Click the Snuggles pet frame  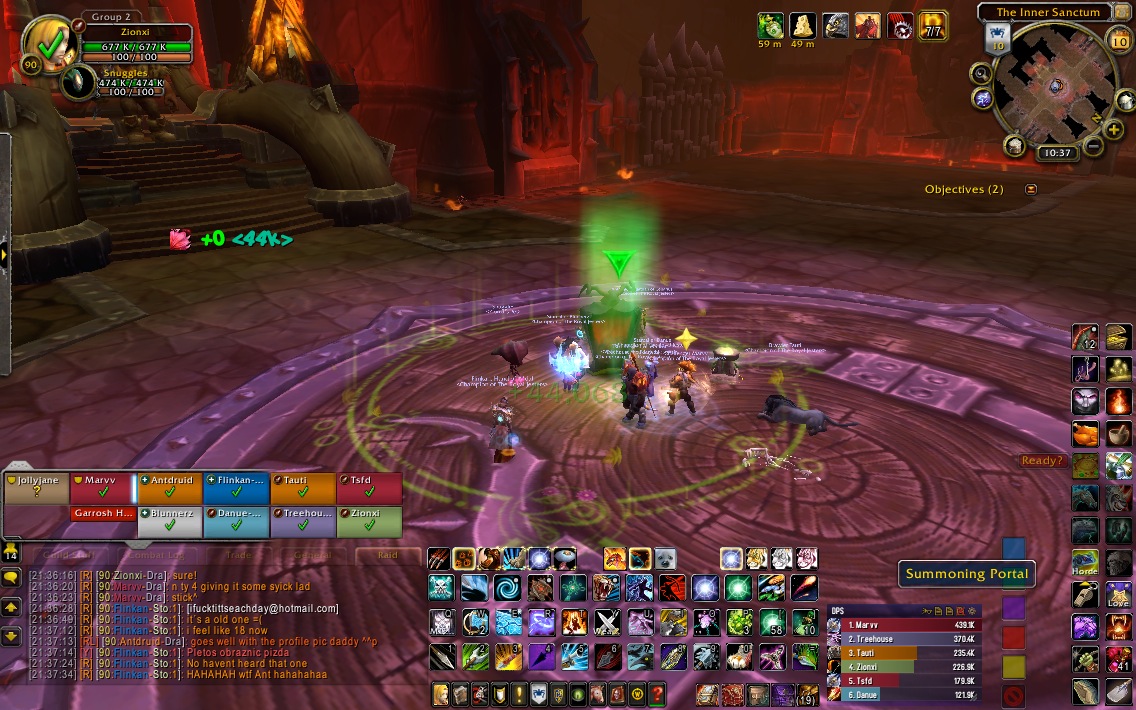coord(78,84)
